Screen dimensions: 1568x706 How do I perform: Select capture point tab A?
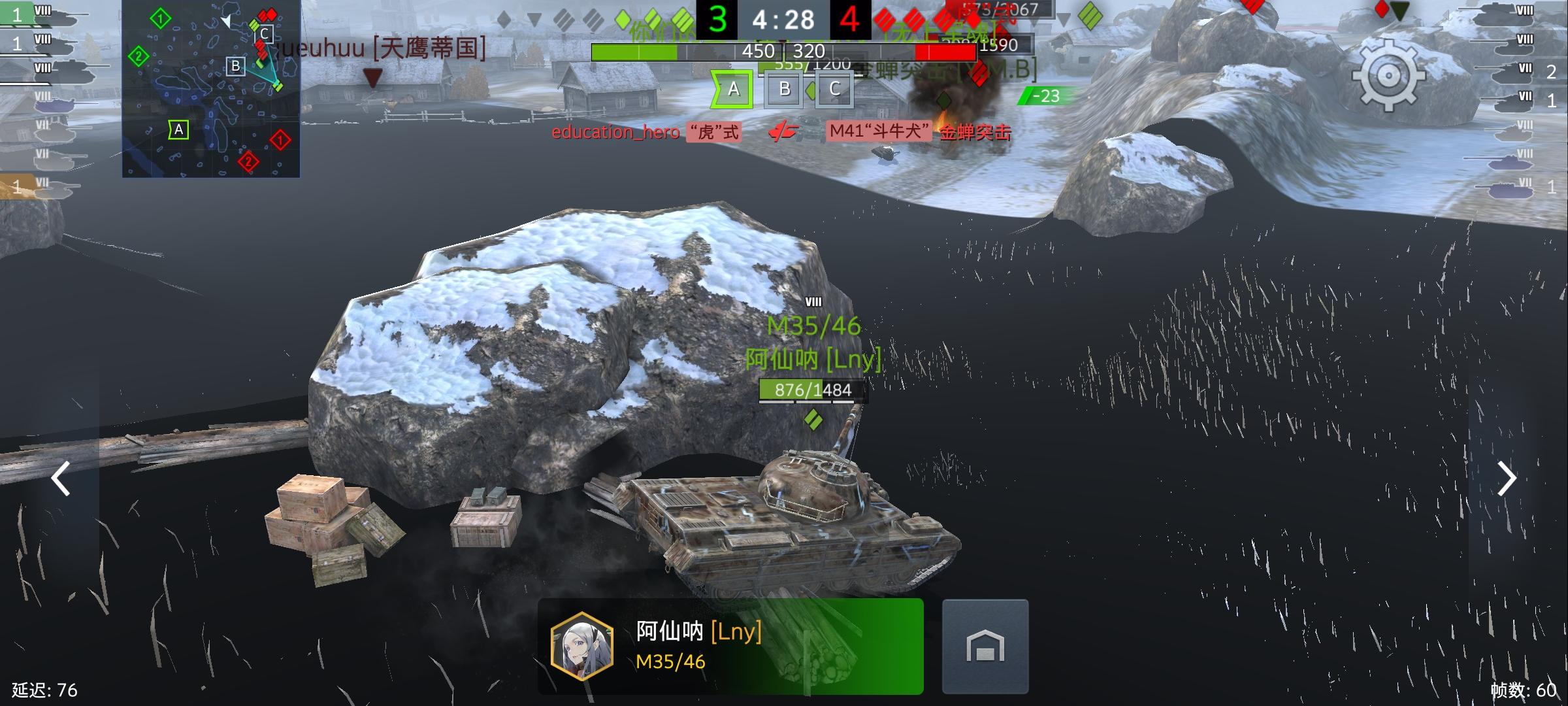732,89
